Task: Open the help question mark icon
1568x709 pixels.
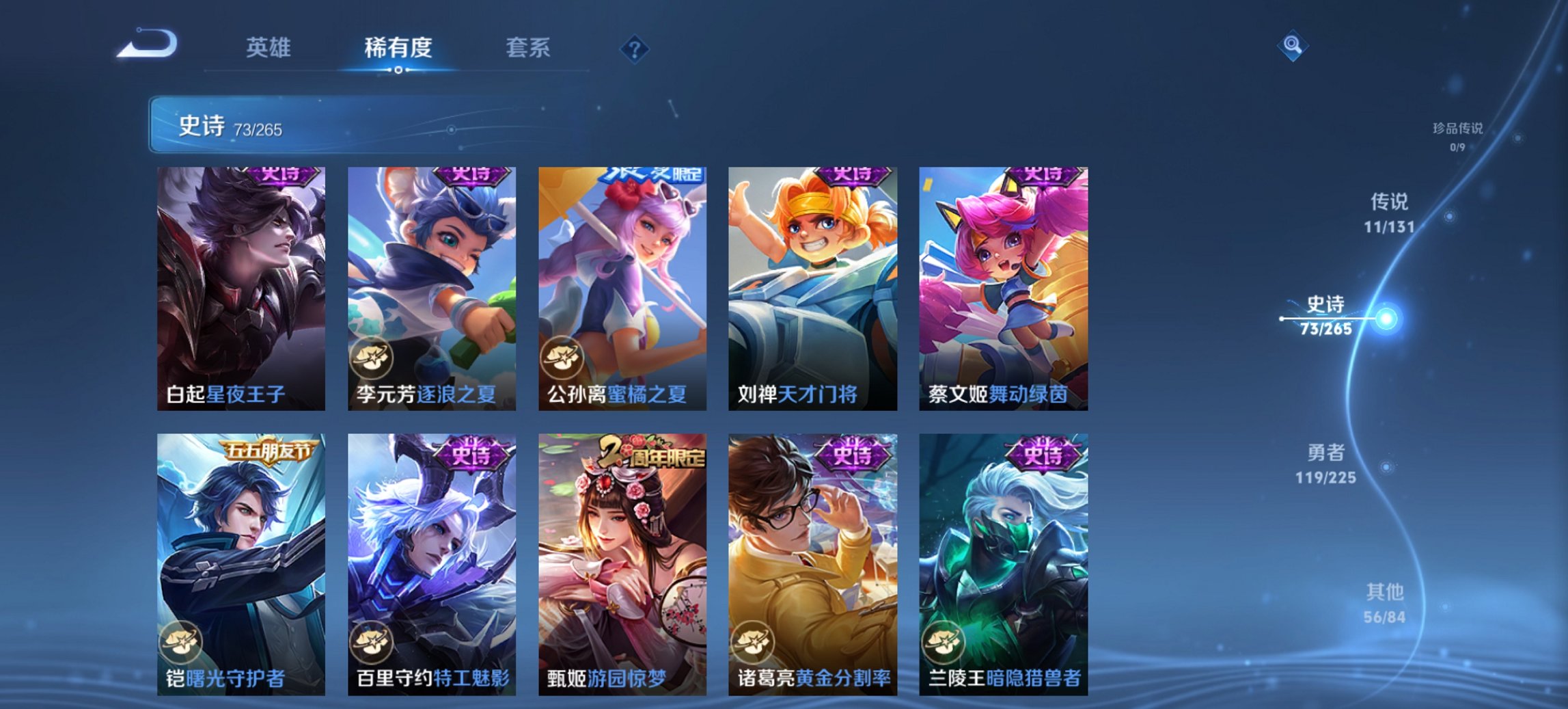Action: point(634,48)
